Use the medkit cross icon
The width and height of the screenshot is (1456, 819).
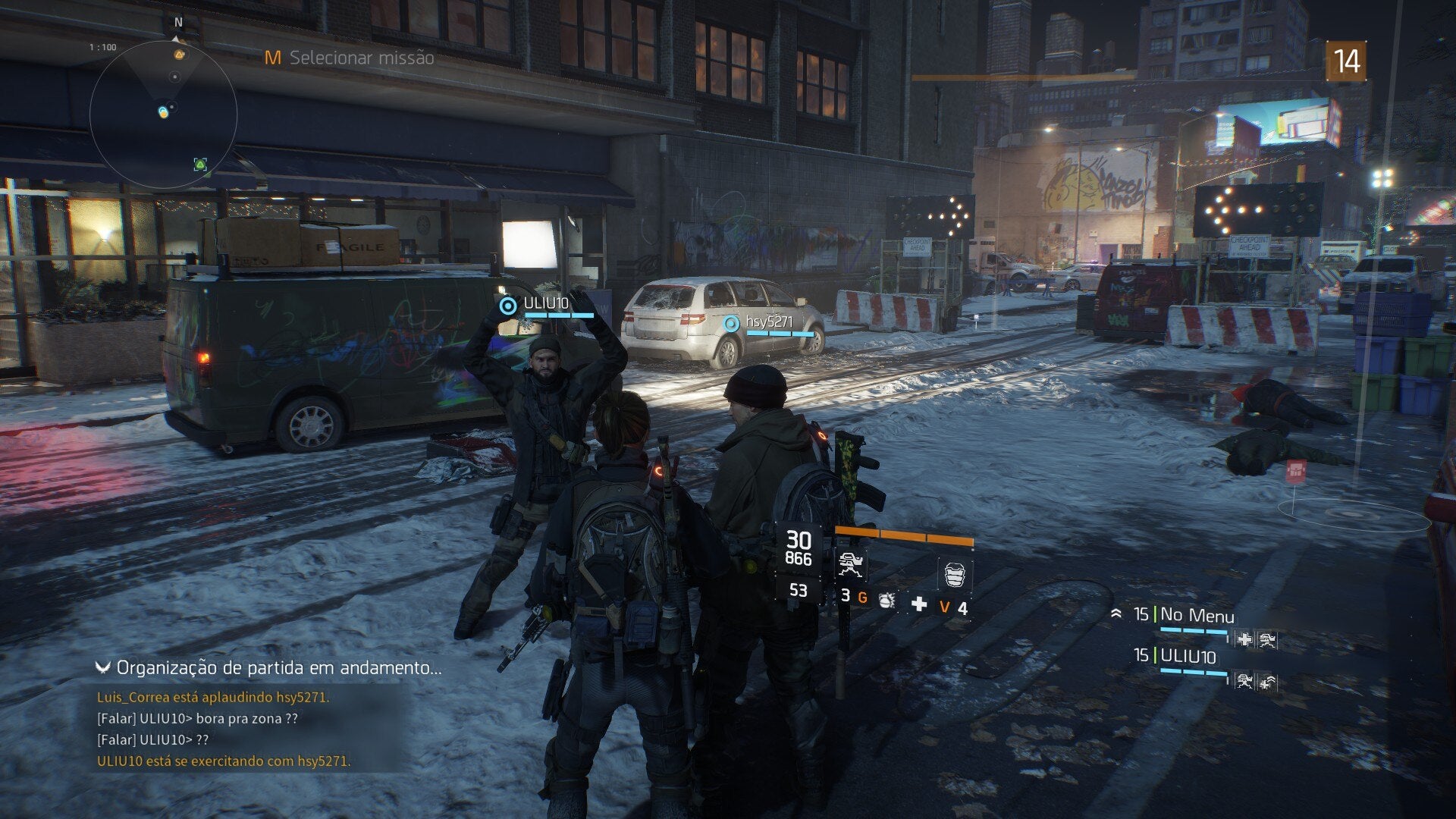pyautogui.click(x=918, y=604)
